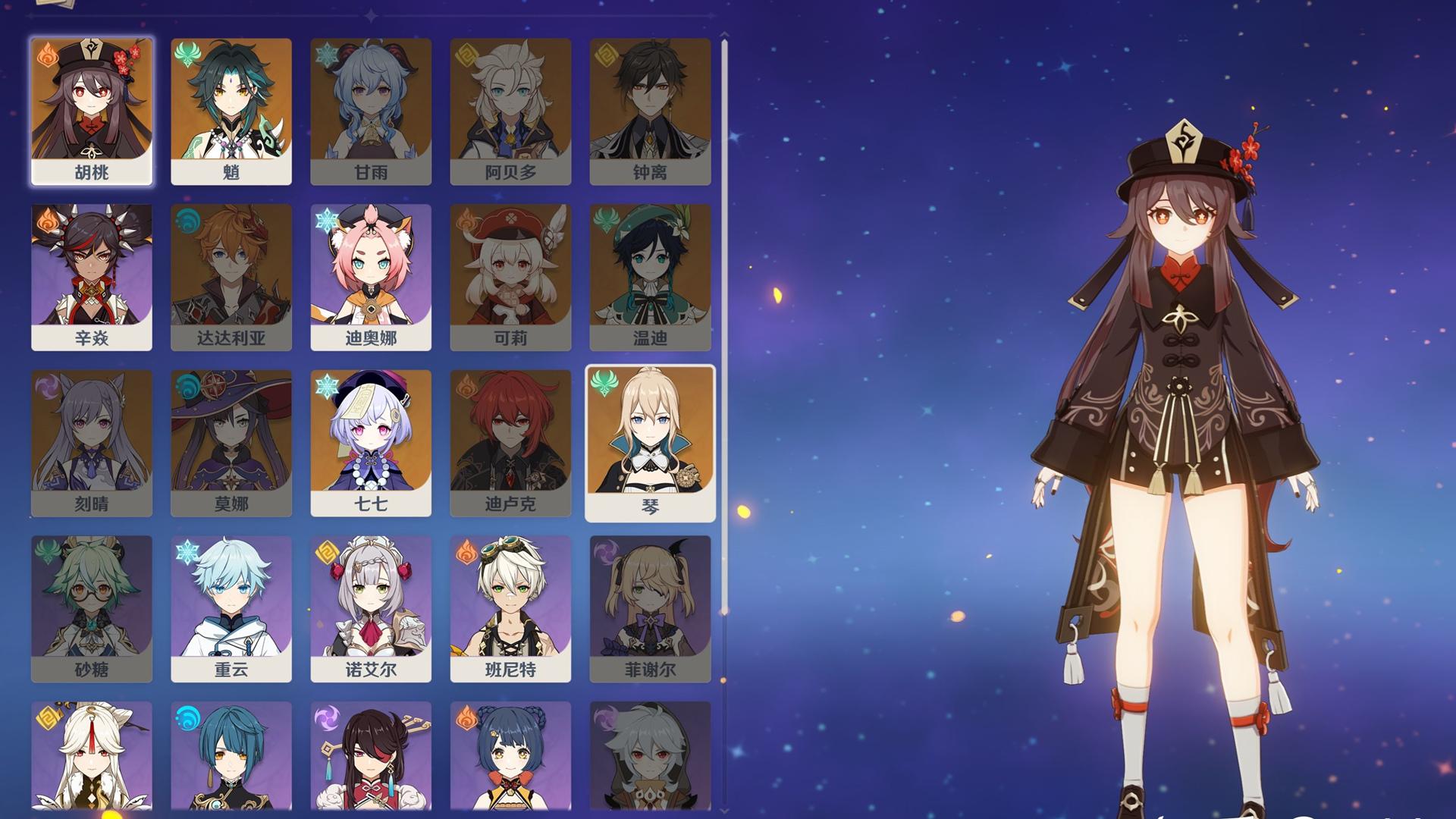
Task: Select the 莫娜 character card
Action: pyautogui.click(x=231, y=443)
